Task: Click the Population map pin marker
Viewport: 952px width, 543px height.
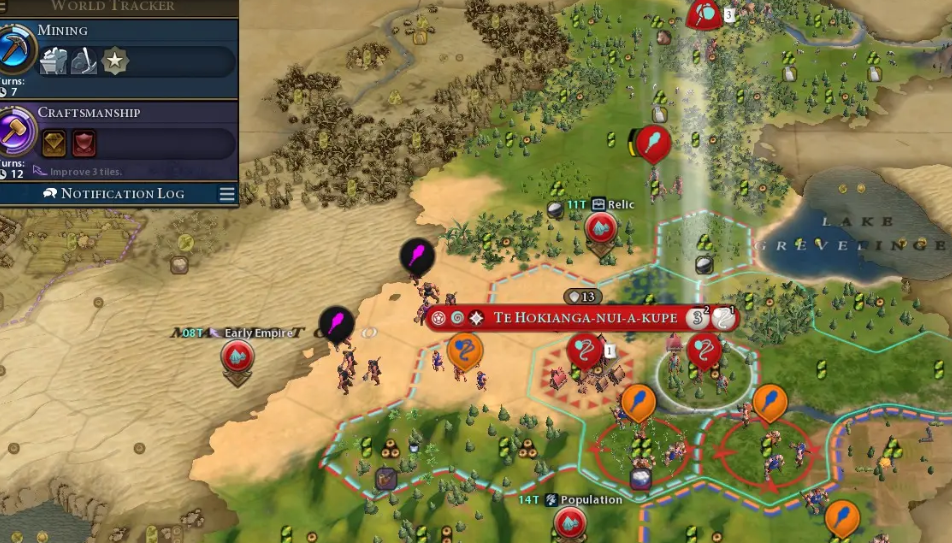Action: 570,522
